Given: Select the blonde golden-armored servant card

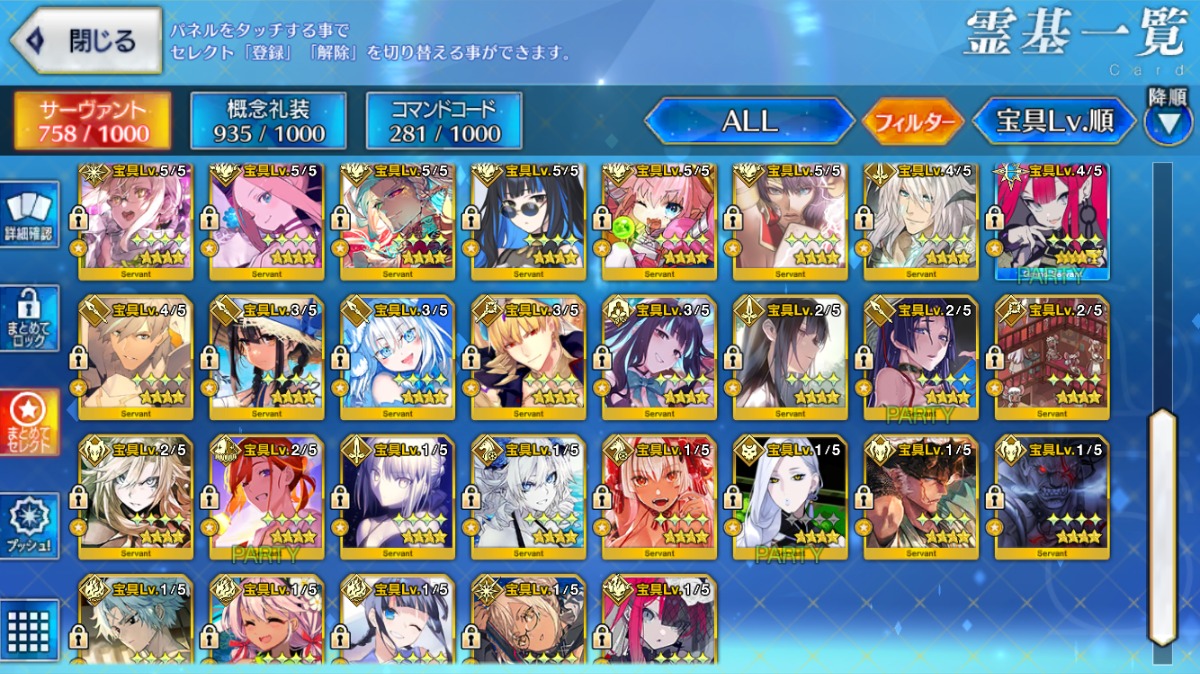Looking at the screenshot, I should (528, 356).
